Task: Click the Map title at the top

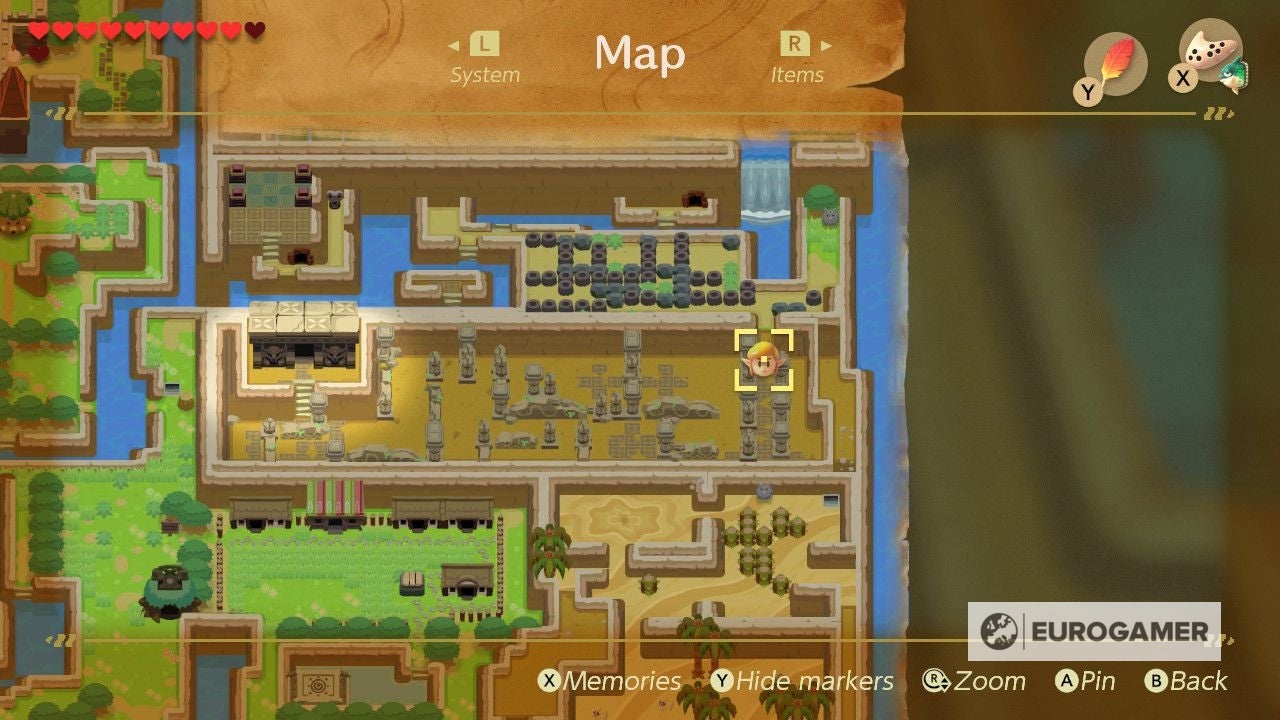Action: point(639,56)
